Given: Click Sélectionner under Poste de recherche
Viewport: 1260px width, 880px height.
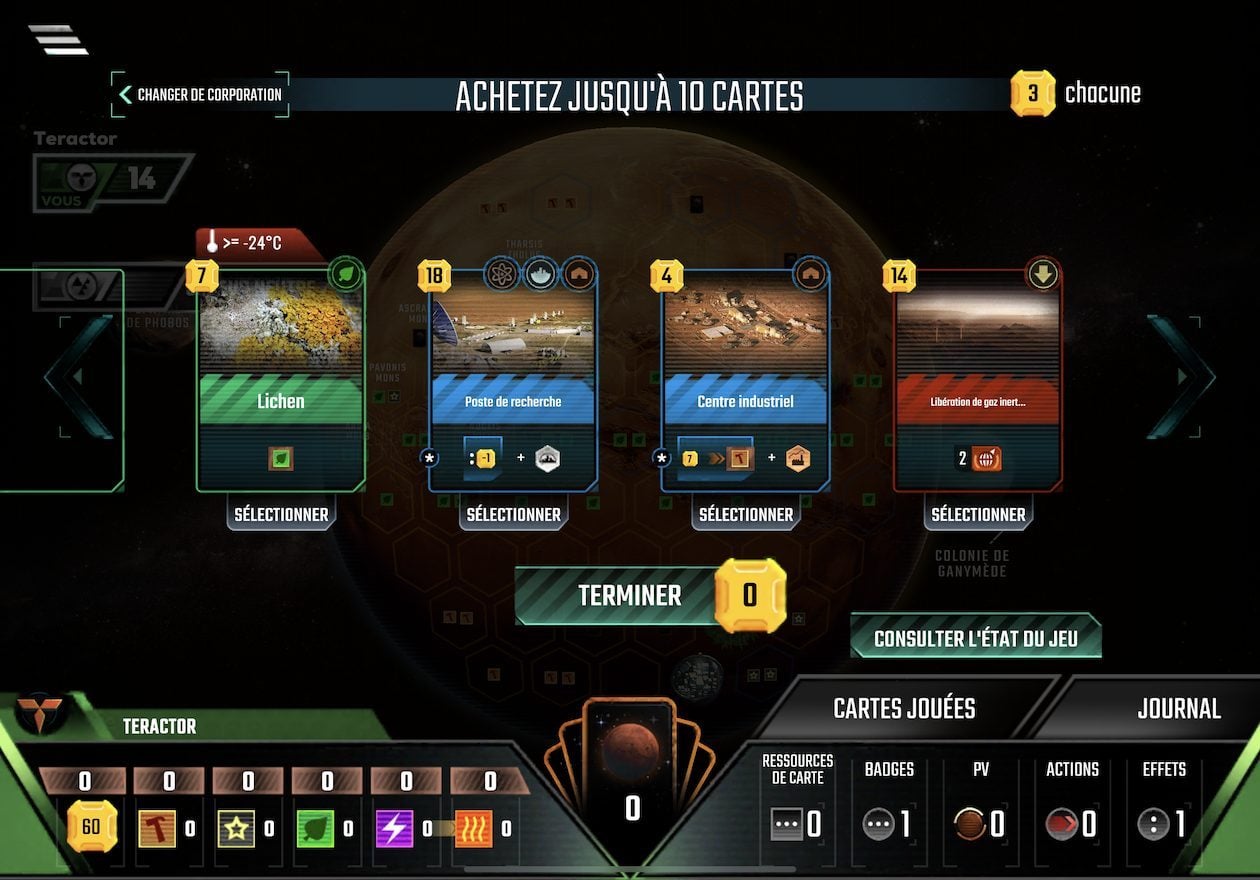Looking at the screenshot, I should coord(513,515).
